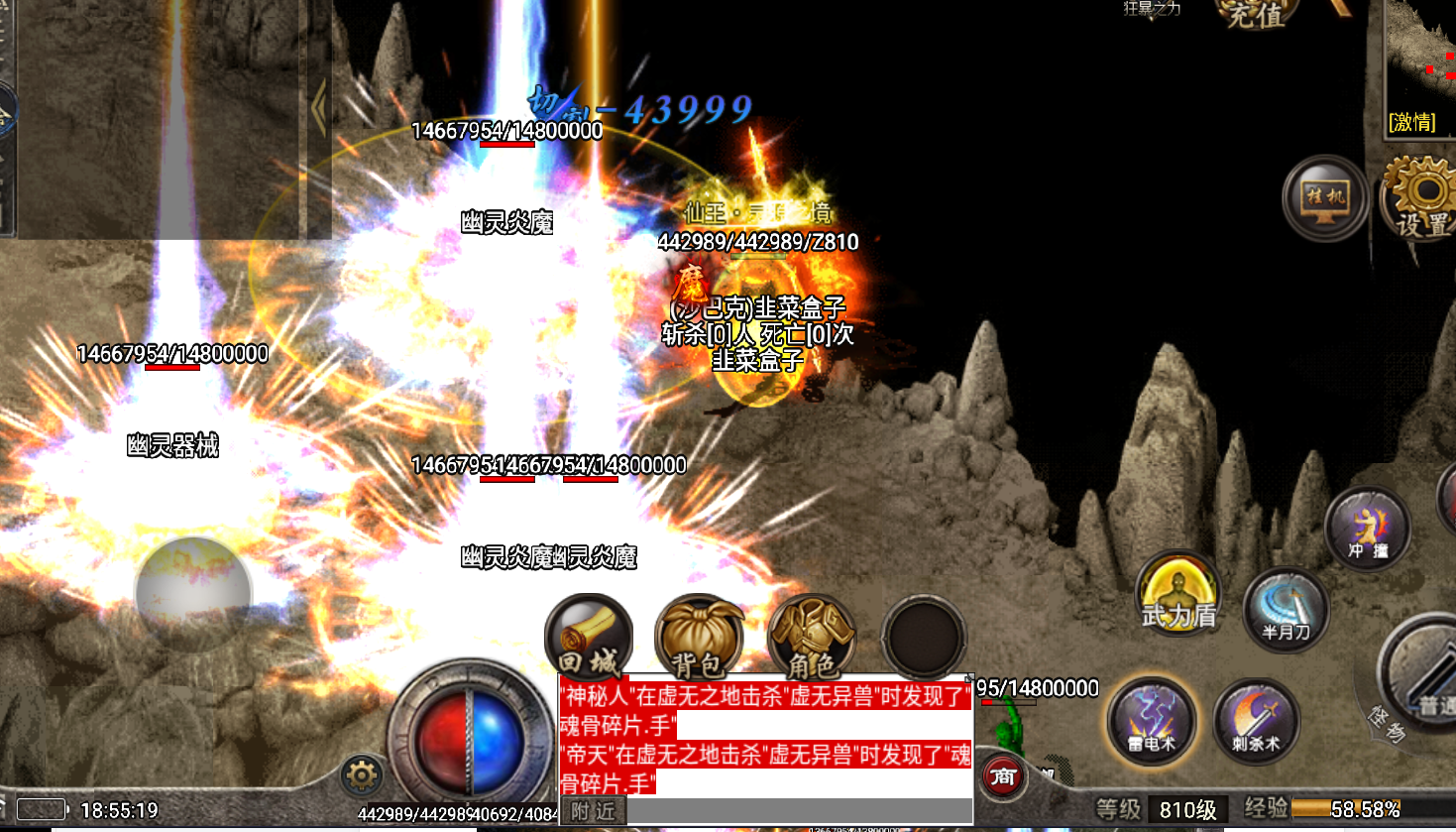Toggle 挂机 auto-battle mode
Viewport: 1456px width, 832px height.
[1325, 198]
